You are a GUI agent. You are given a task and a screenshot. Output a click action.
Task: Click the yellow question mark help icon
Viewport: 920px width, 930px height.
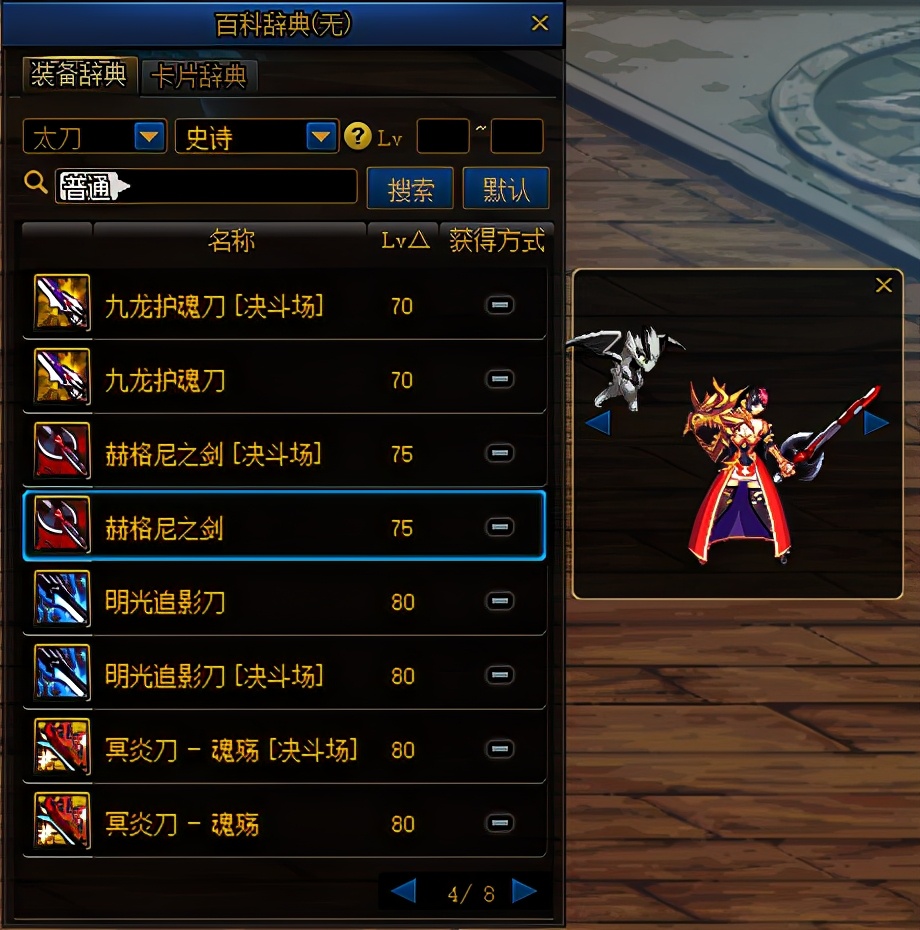[x=357, y=136]
